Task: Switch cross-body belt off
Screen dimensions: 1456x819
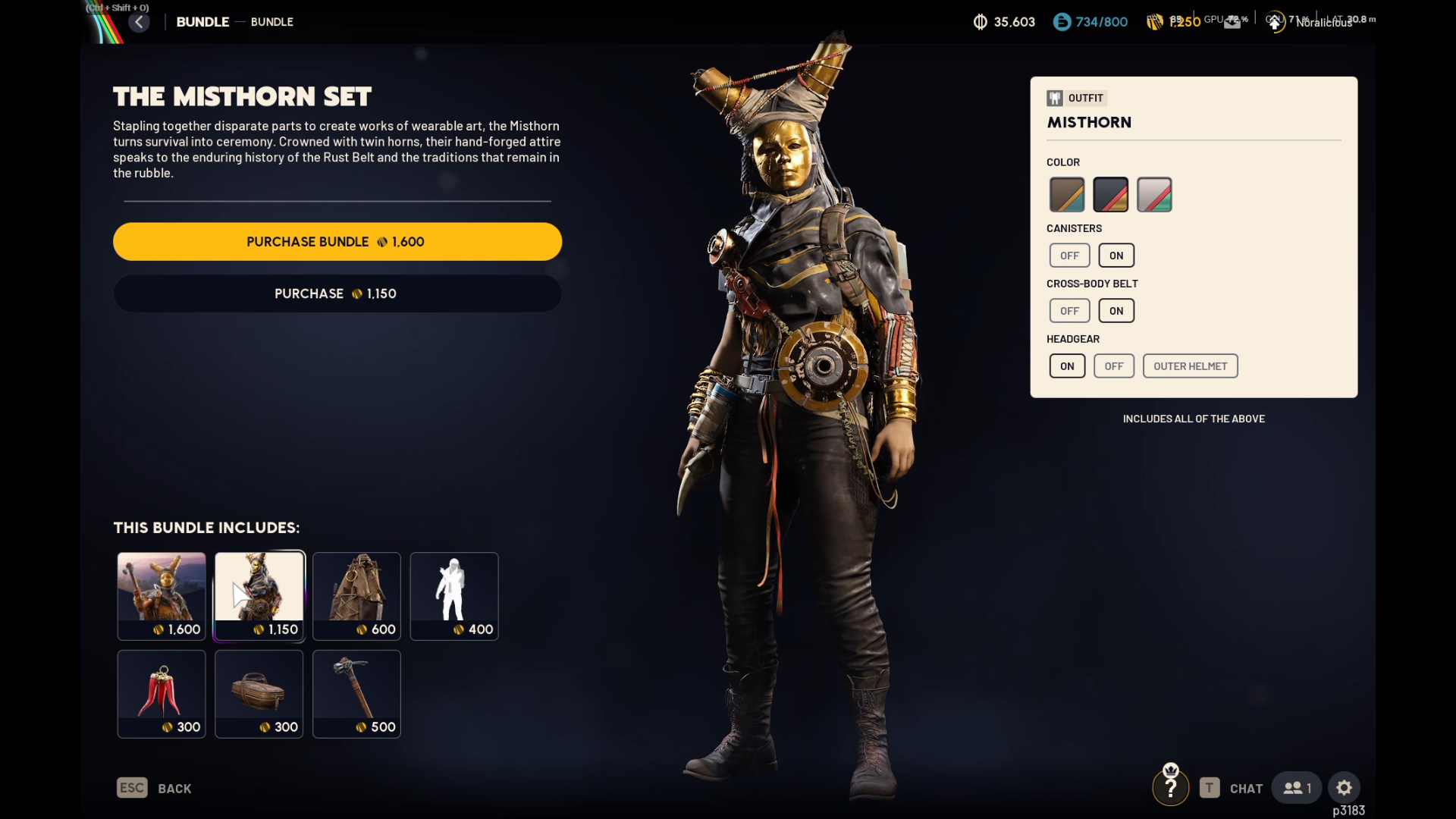Action: point(1069,311)
